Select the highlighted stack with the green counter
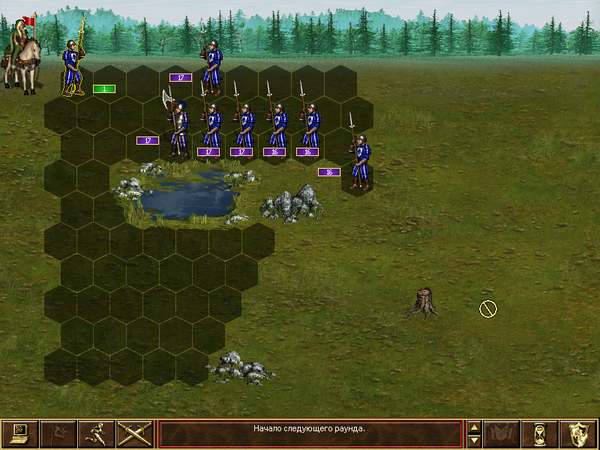 point(72,66)
